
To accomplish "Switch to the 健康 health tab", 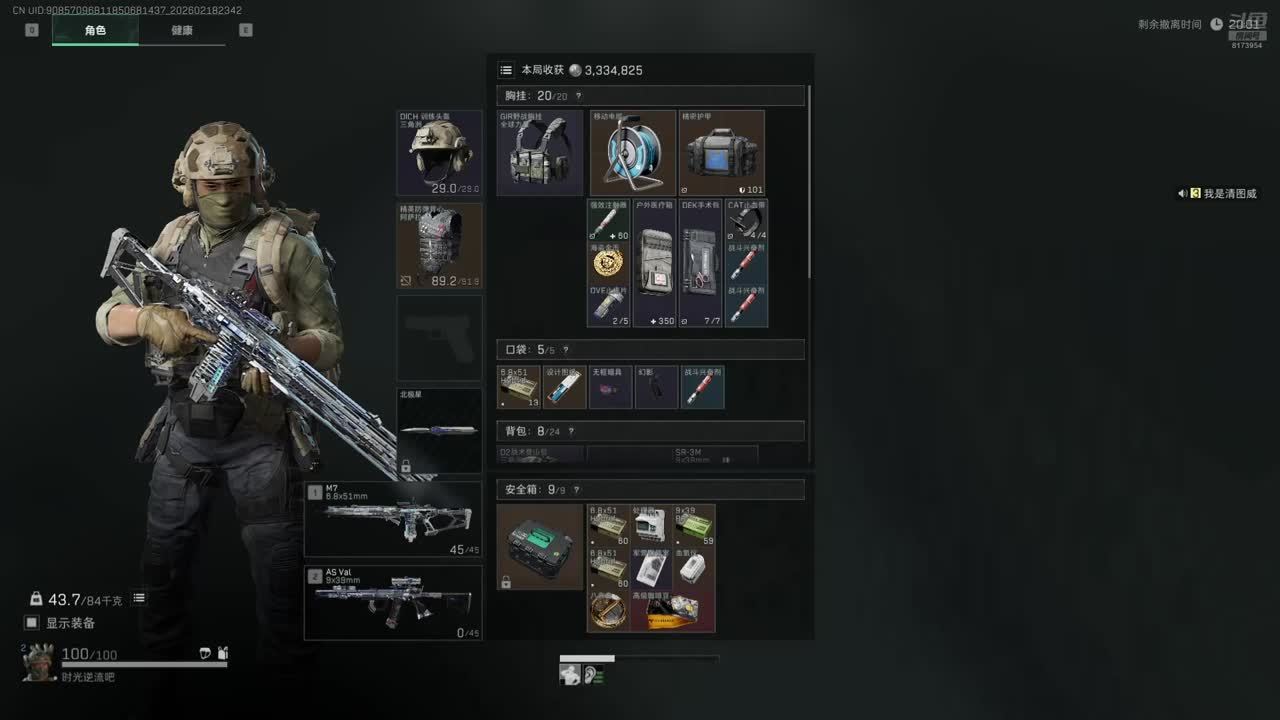I will click(182, 30).
